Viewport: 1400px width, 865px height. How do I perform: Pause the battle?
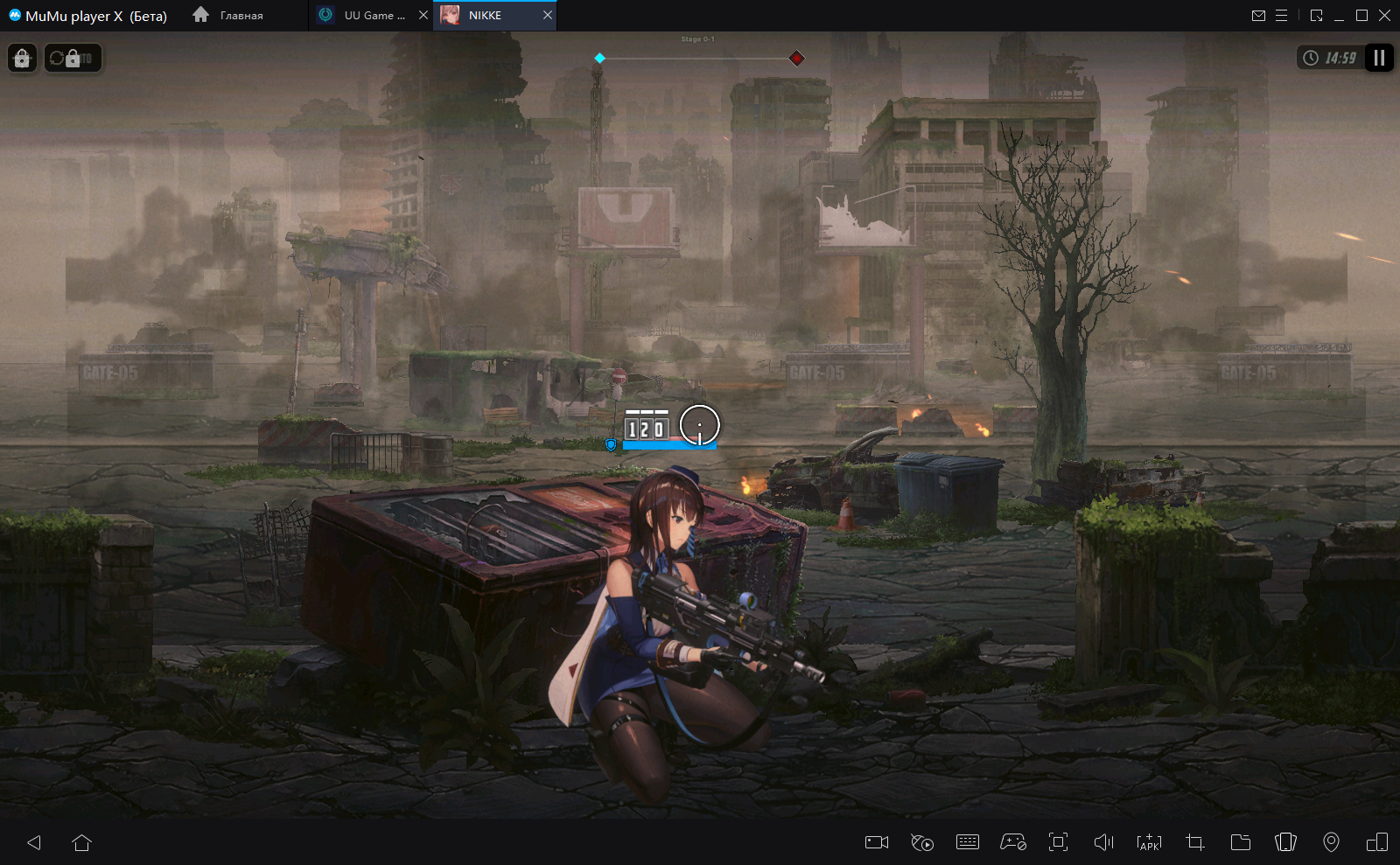(1379, 58)
